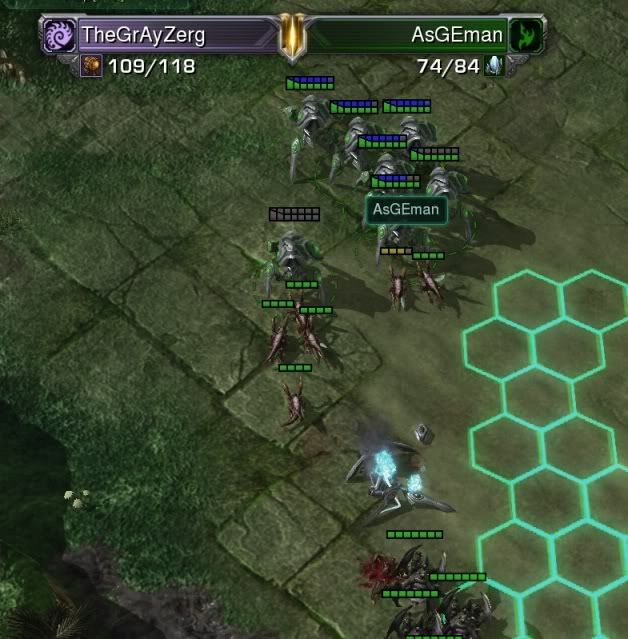Screen dimensions: 628x639
Task: Click the purple Zerg race icon
Action: [x=58, y=35]
